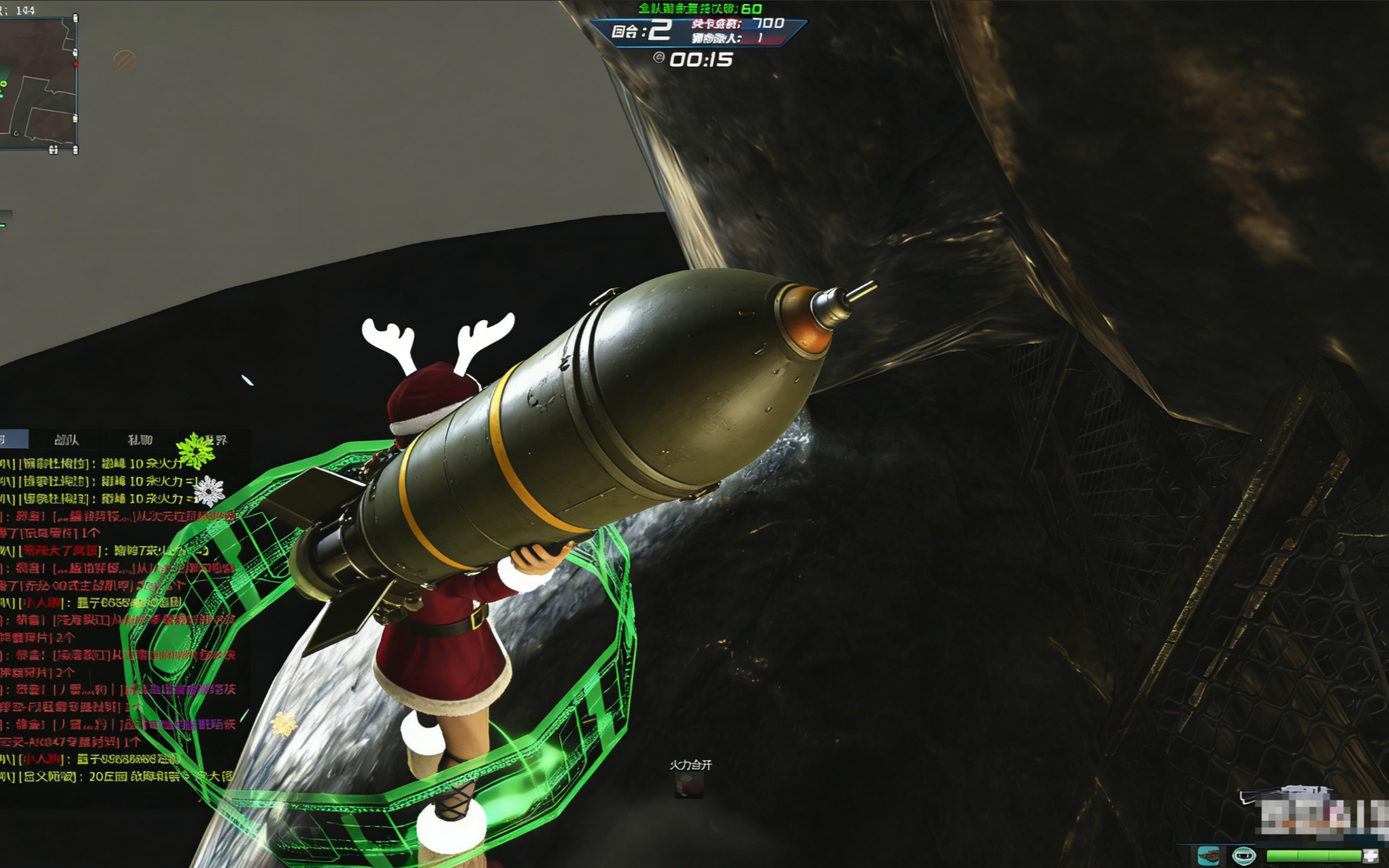The image size is (1389, 868).
Task: Click the 火力全开 skill icon
Action: pyautogui.click(x=689, y=785)
